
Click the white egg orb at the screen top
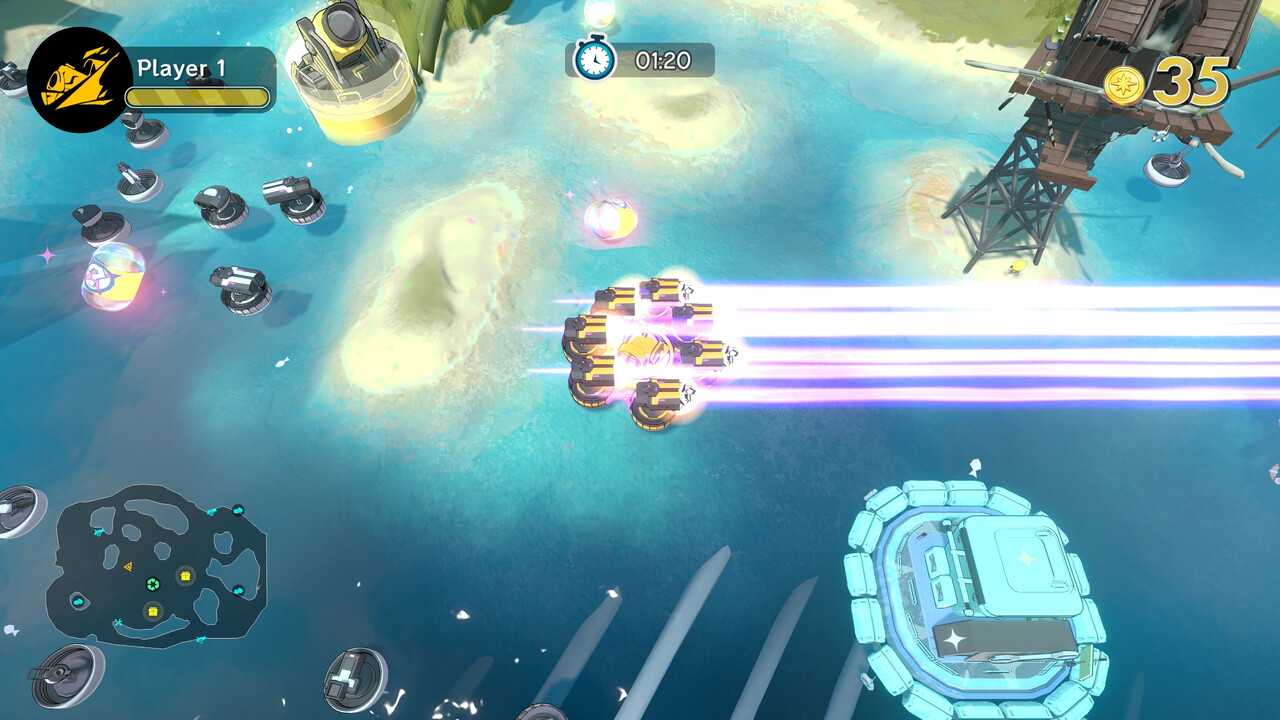601,15
